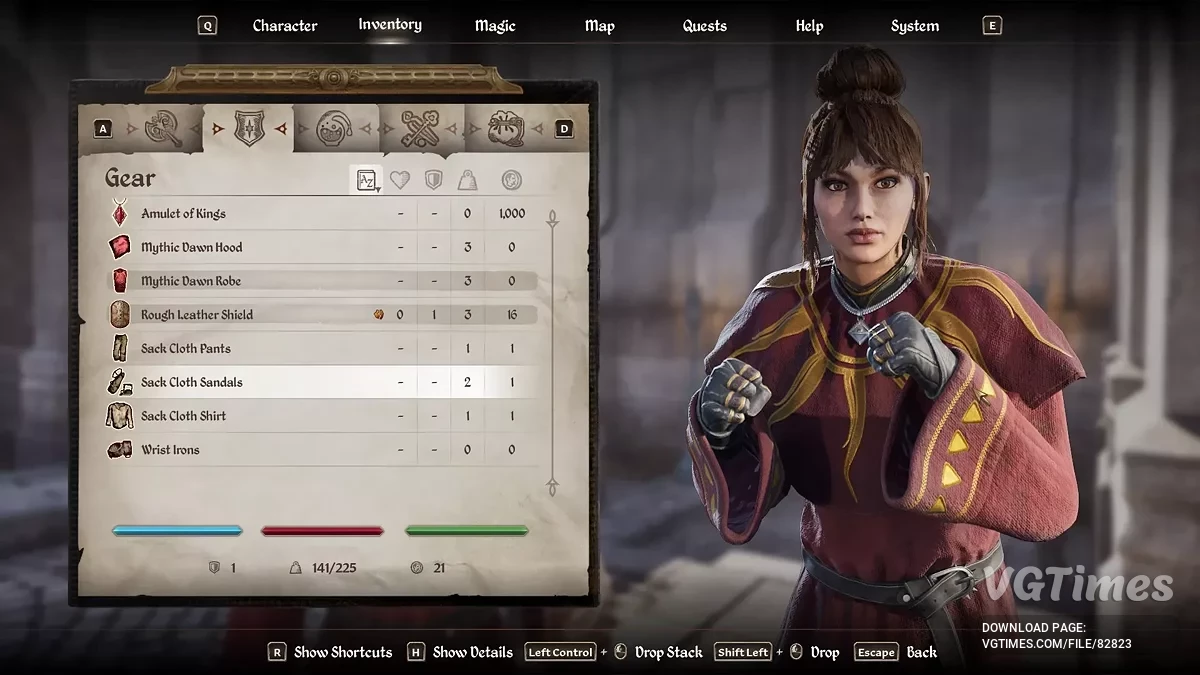Screen dimensions: 1200x675
Task: Open the Character menu
Action: [284, 26]
